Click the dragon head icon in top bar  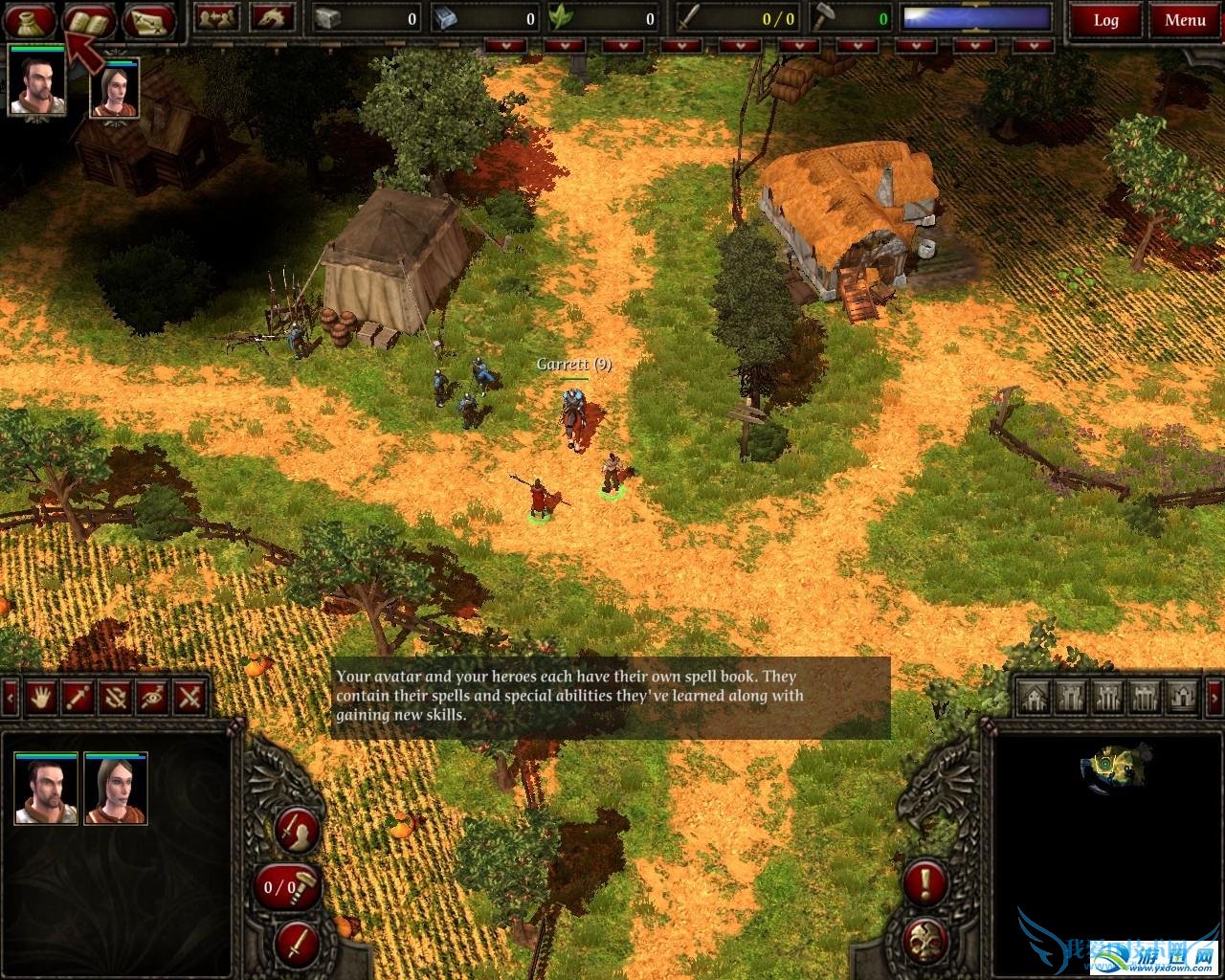pyautogui.click(x=272, y=17)
